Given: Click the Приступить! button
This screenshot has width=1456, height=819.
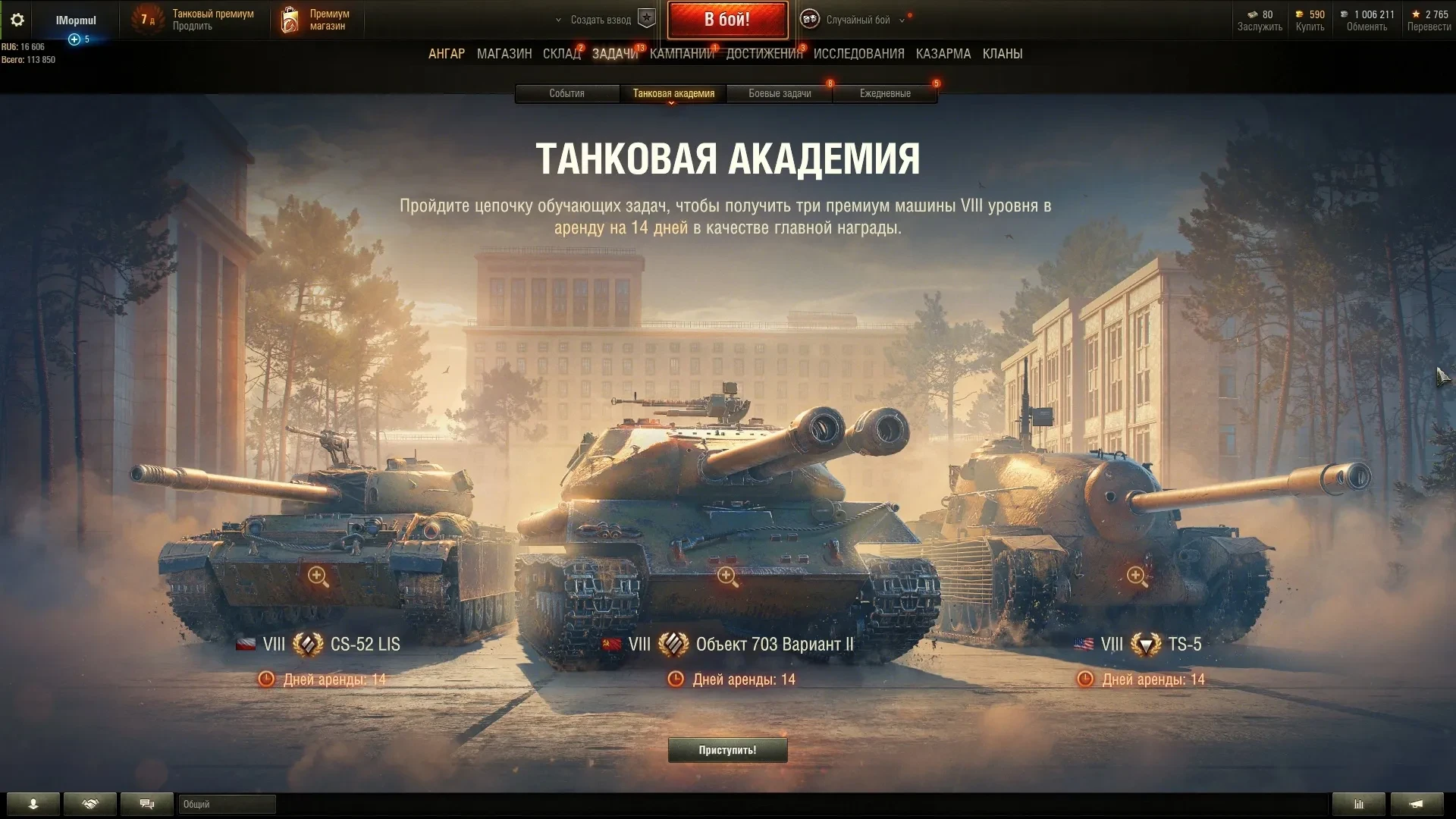Looking at the screenshot, I should click(727, 750).
